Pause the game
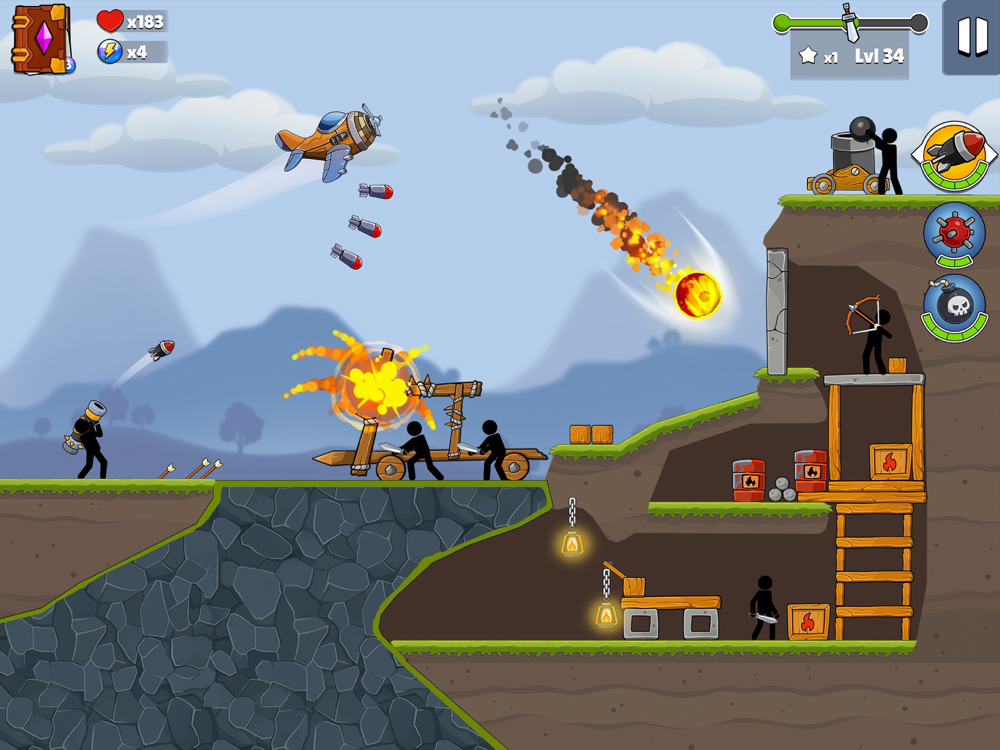This screenshot has height=750, width=1000. 971,37
